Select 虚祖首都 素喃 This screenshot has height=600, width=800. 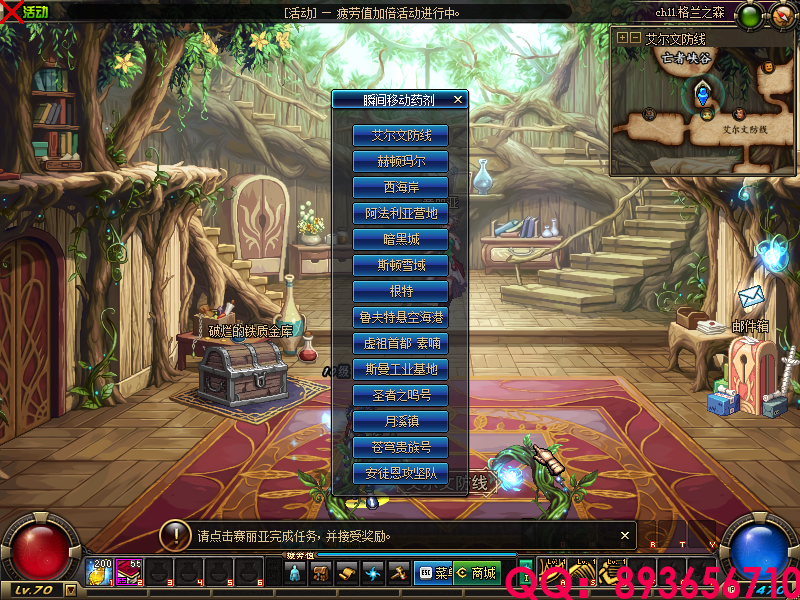400,343
